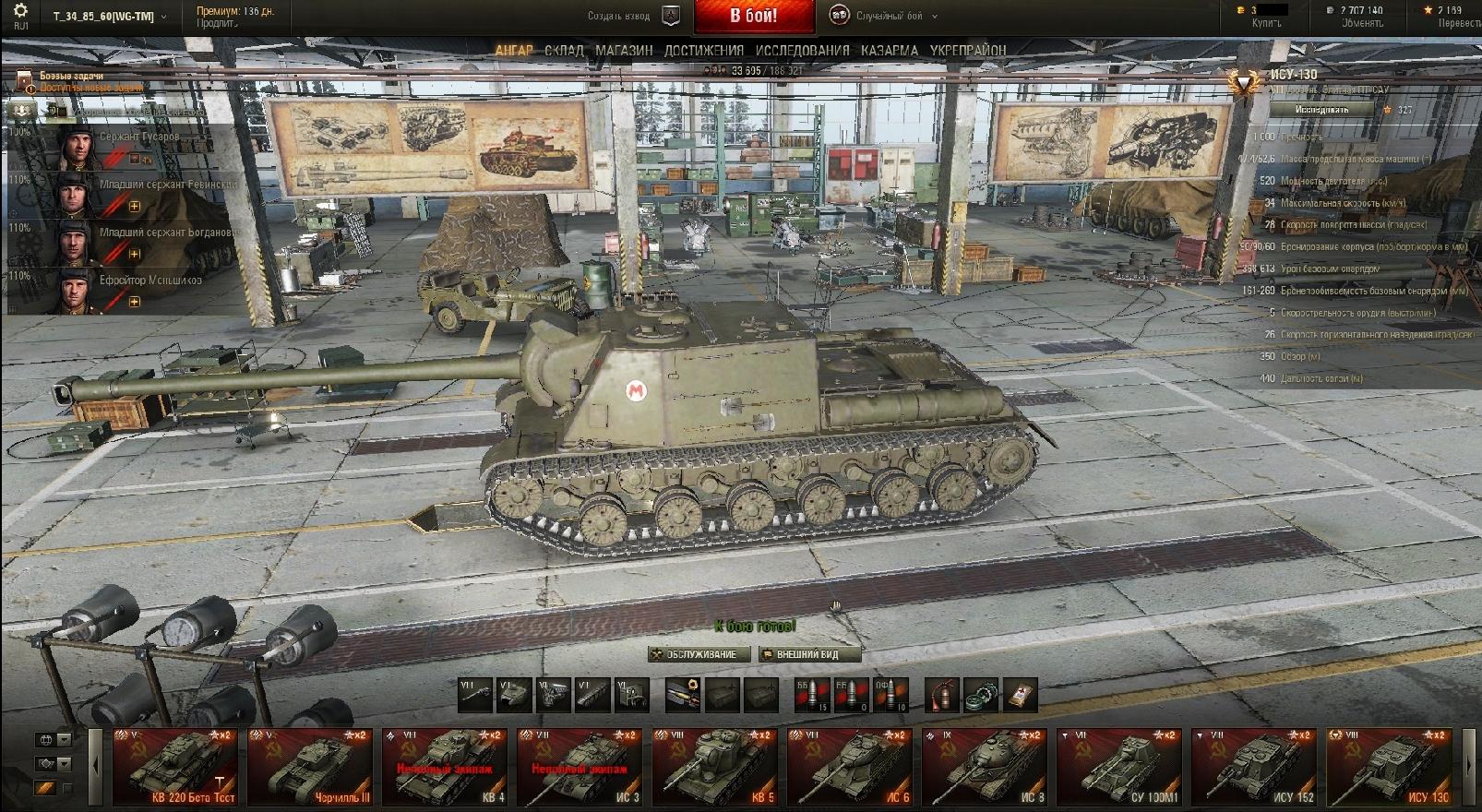Select the СУ 100М1 tank in carousel
This screenshot has width=1482, height=812.
[x=1117, y=767]
